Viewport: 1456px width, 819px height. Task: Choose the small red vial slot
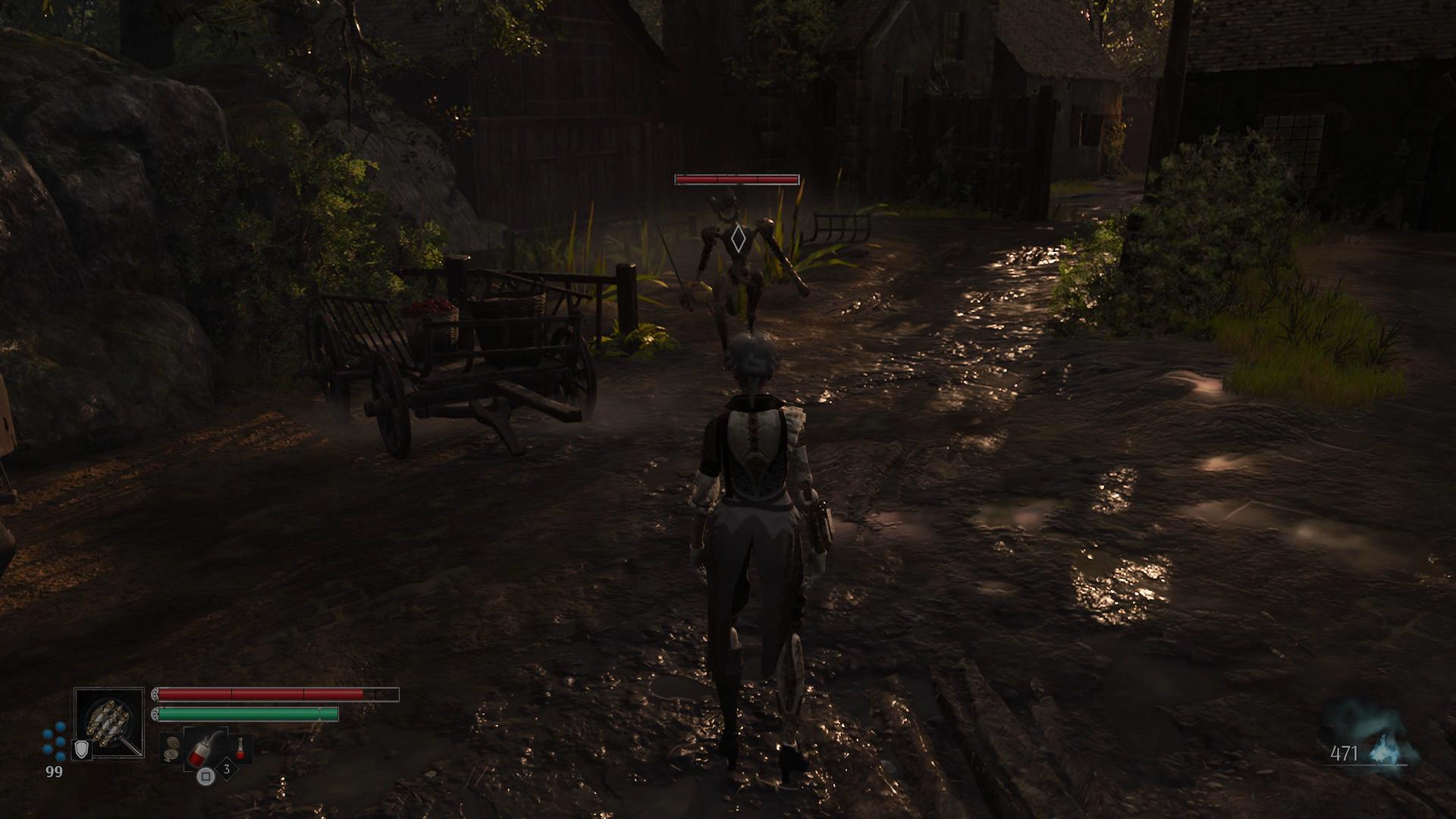pyautogui.click(x=241, y=748)
